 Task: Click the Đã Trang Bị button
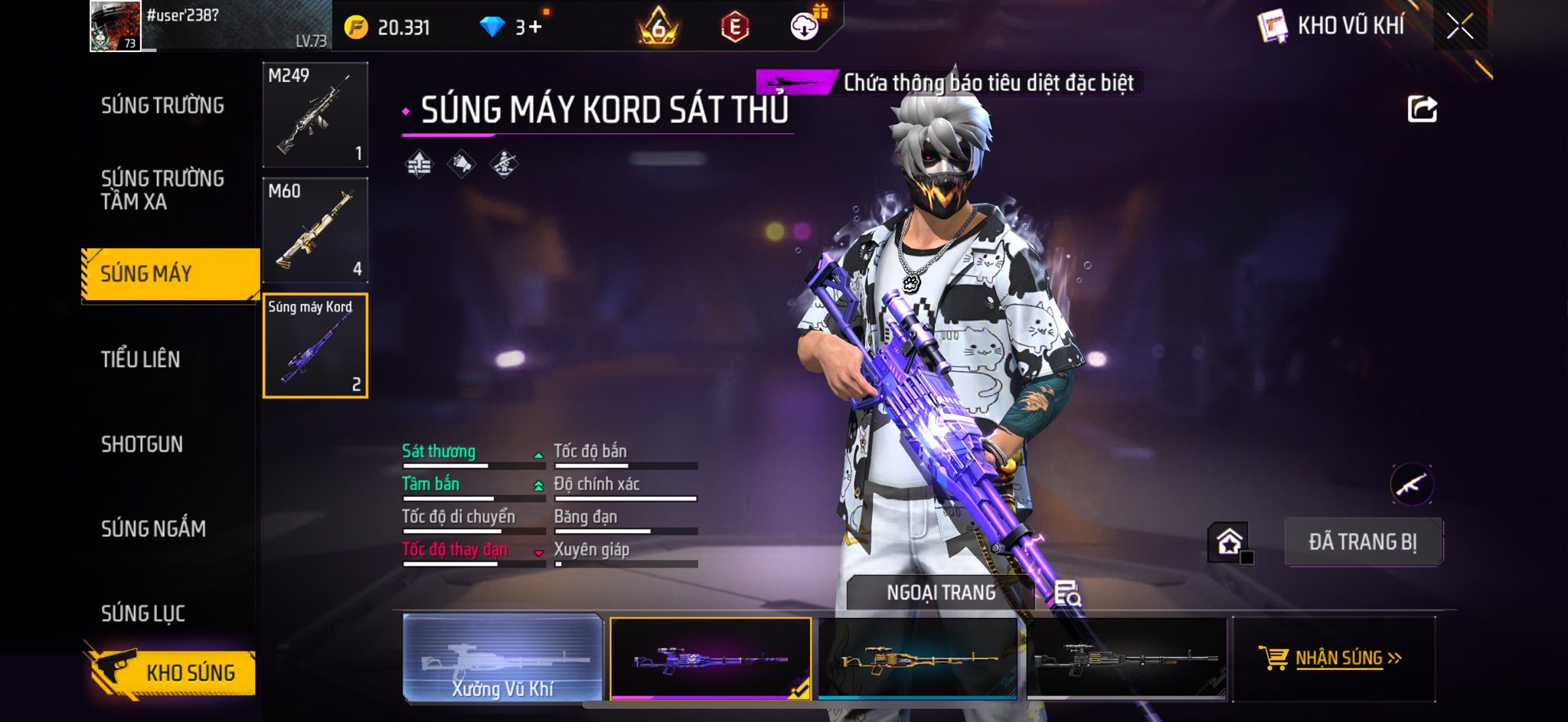[1363, 542]
